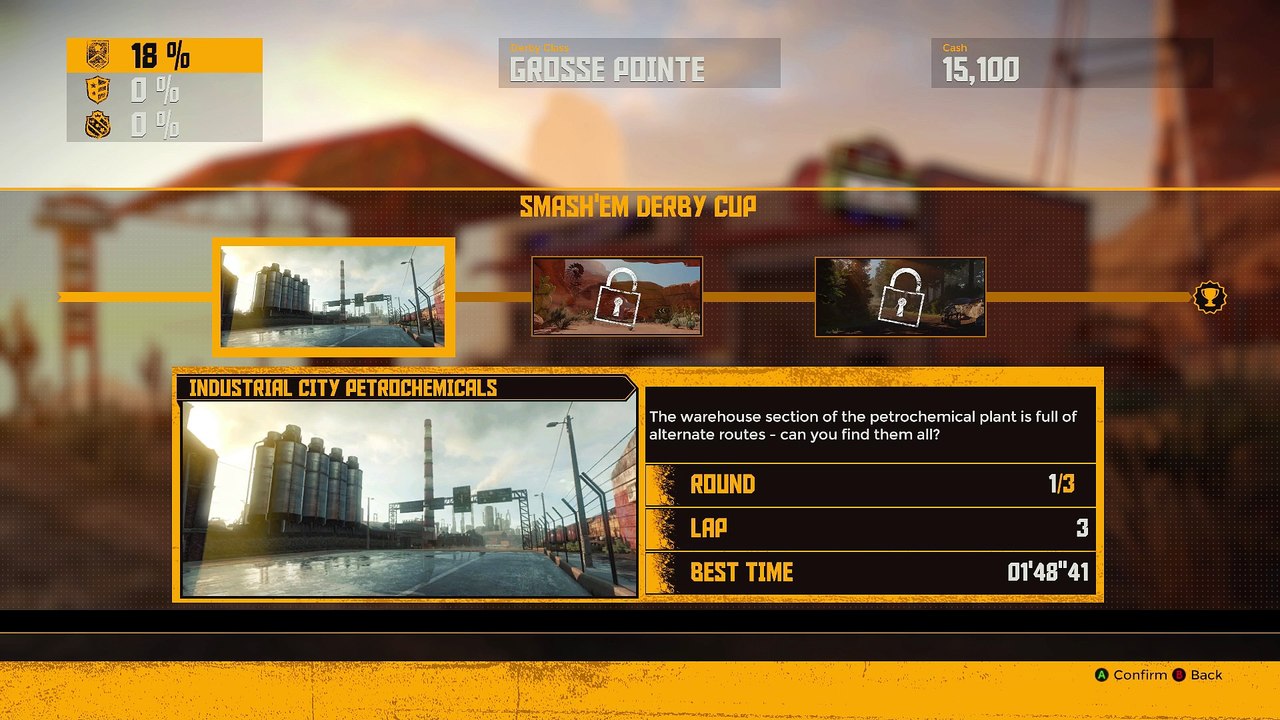Select the 18% derby class progress row

[x=164, y=55]
